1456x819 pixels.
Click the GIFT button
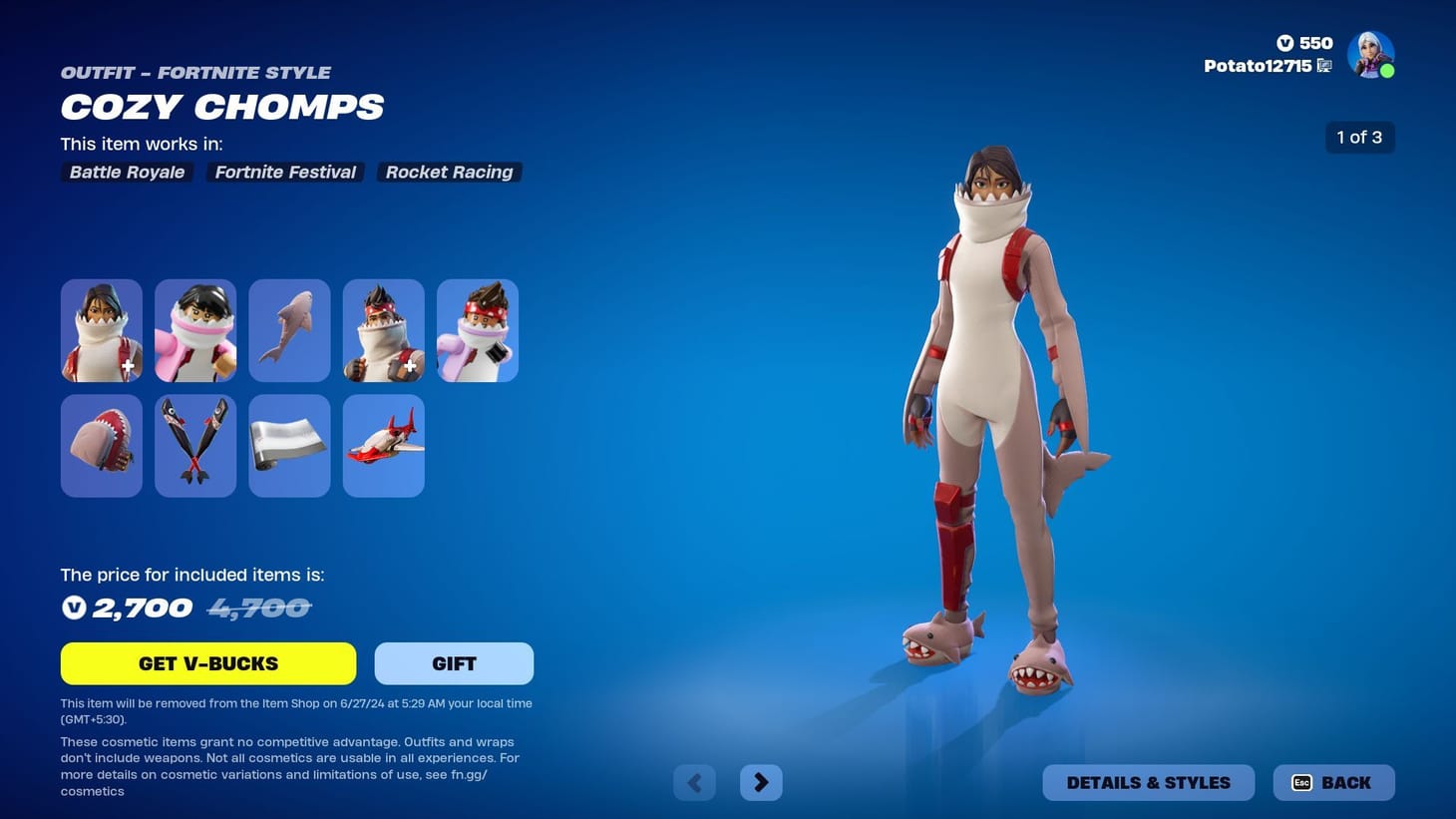pos(454,662)
